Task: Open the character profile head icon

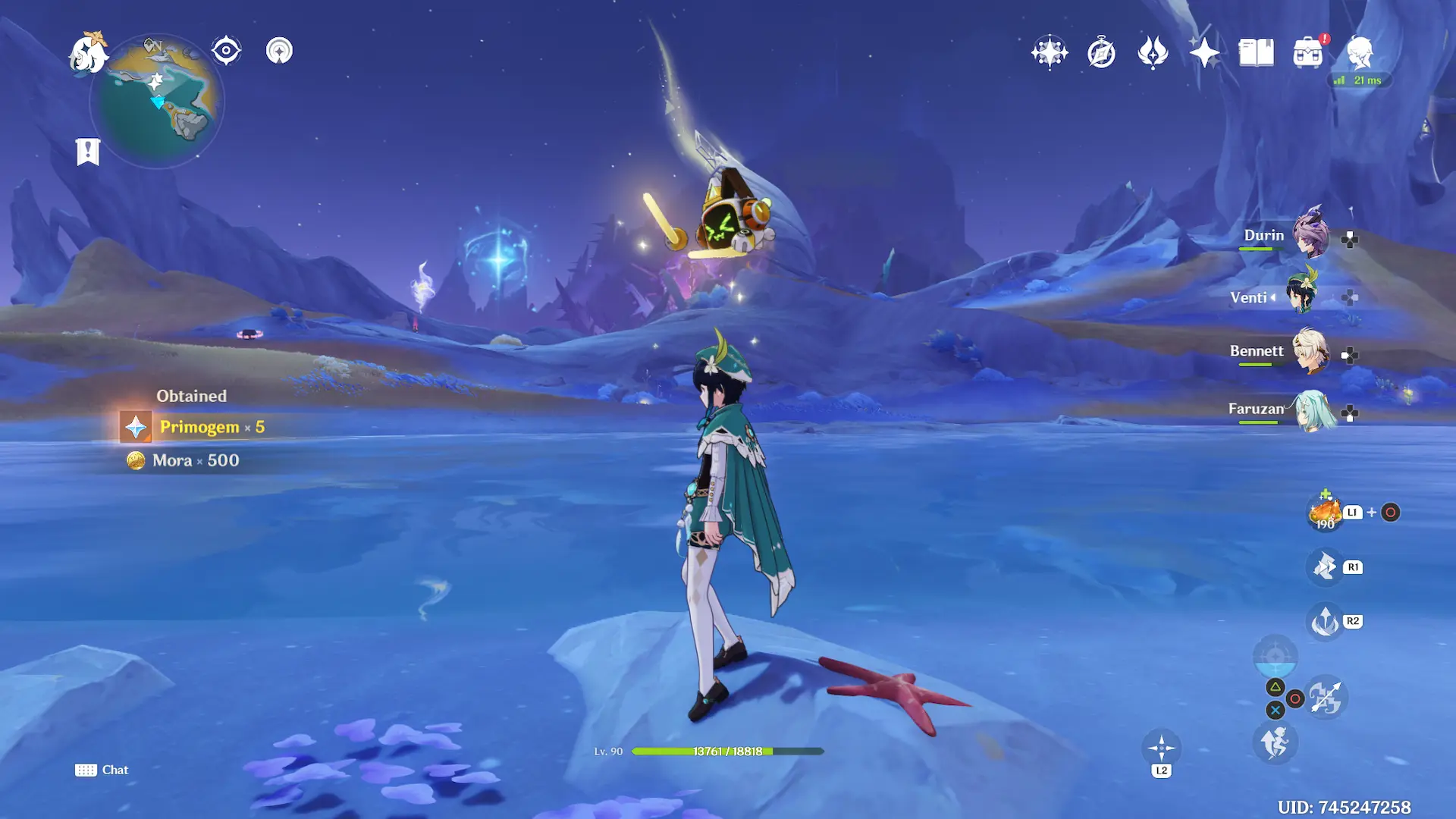Action: [x=1360, y=53]
